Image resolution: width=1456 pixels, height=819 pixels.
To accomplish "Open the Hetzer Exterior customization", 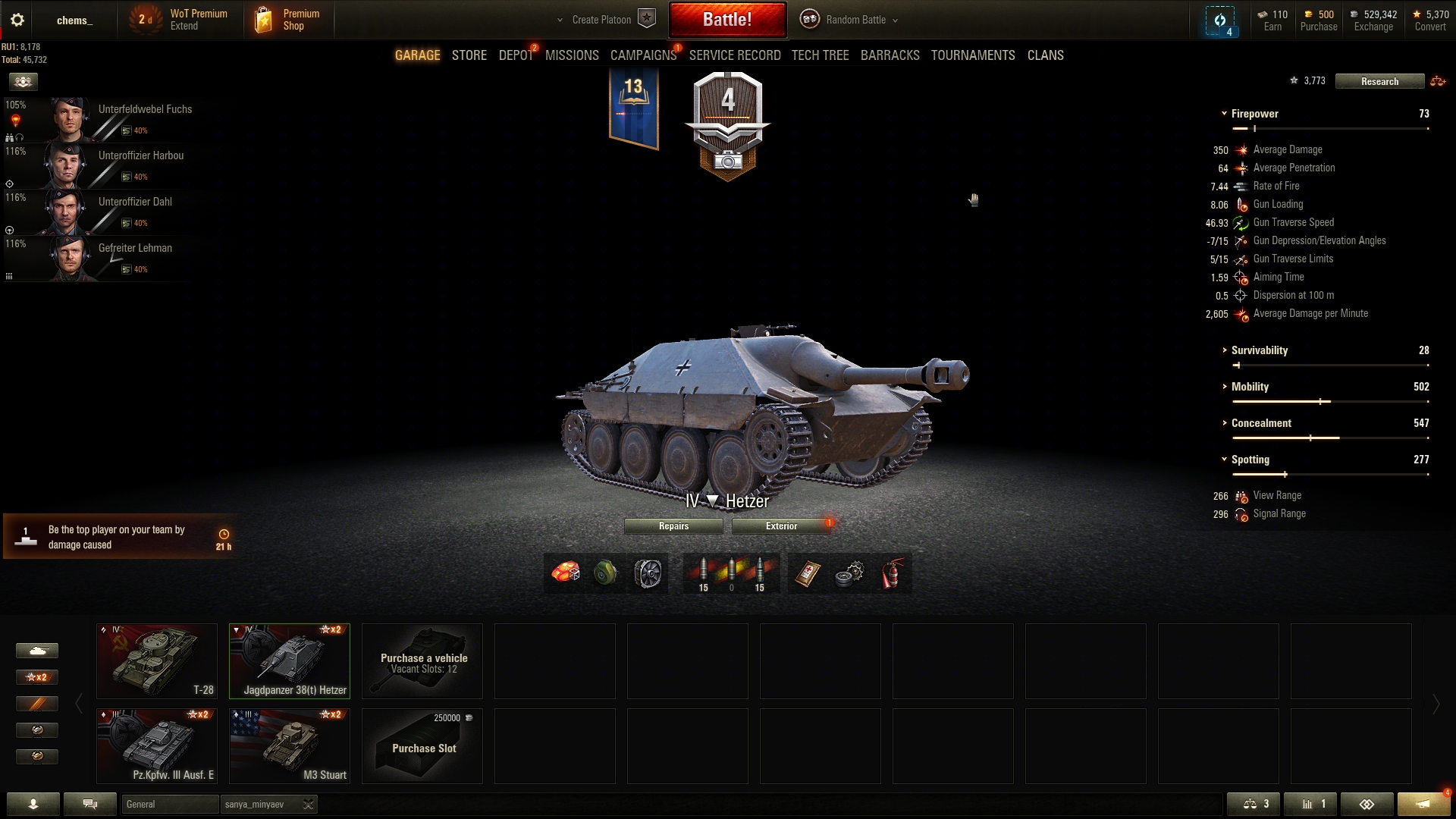I will [x=781, y=526].
